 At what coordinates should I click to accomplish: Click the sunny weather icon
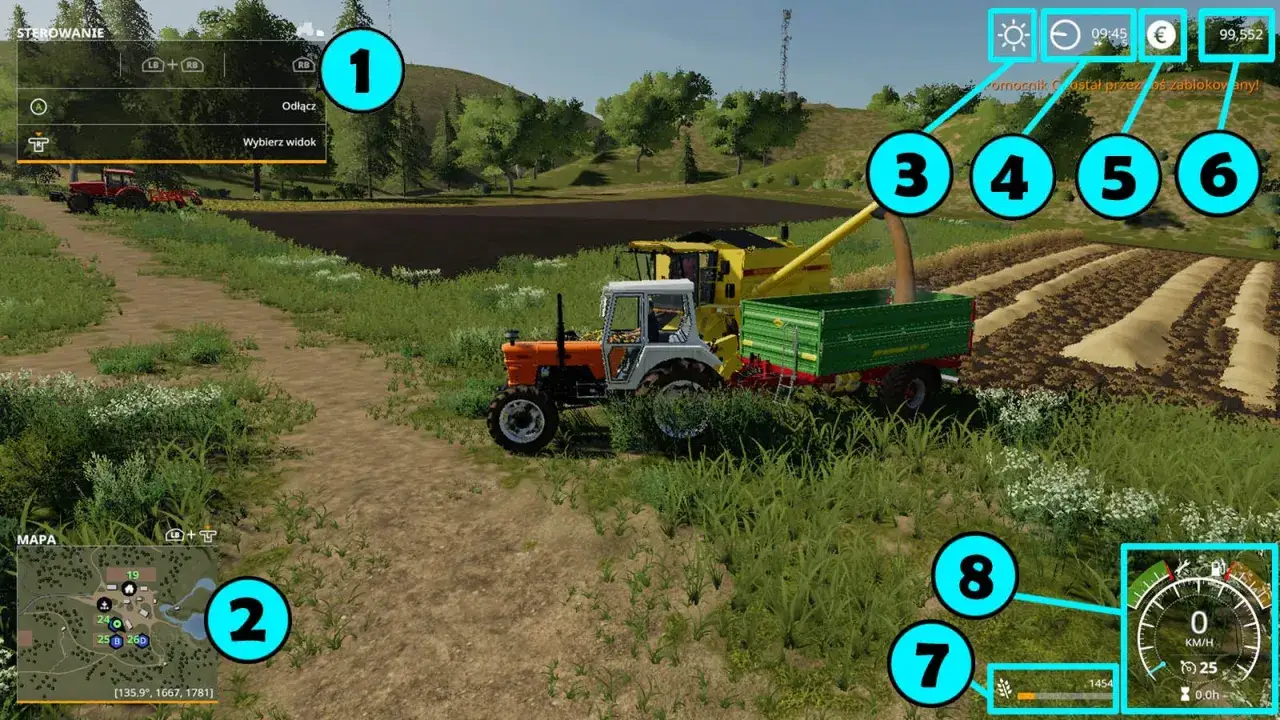coord(1013,37)
